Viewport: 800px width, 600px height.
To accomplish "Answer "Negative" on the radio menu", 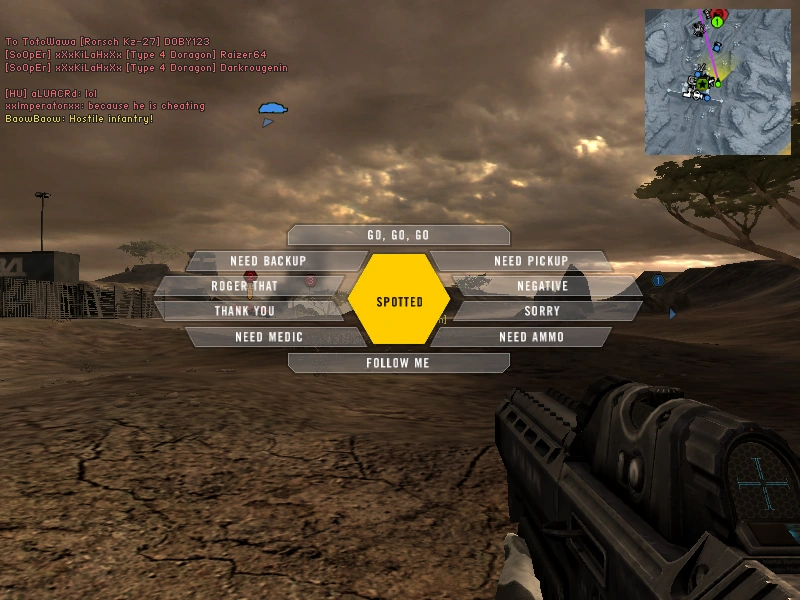I will pos(543,286).
